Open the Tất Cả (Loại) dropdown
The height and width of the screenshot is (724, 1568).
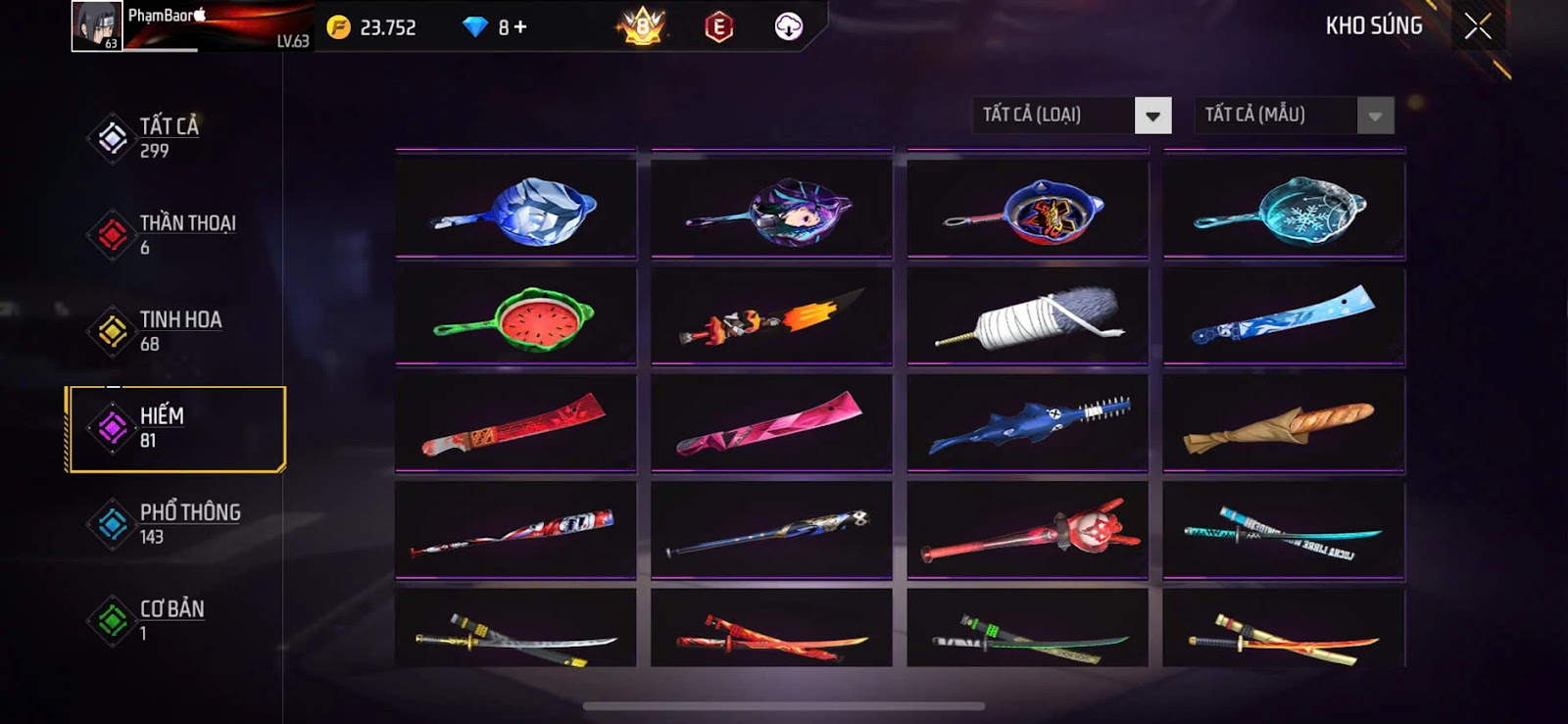tap(1152, 116)
